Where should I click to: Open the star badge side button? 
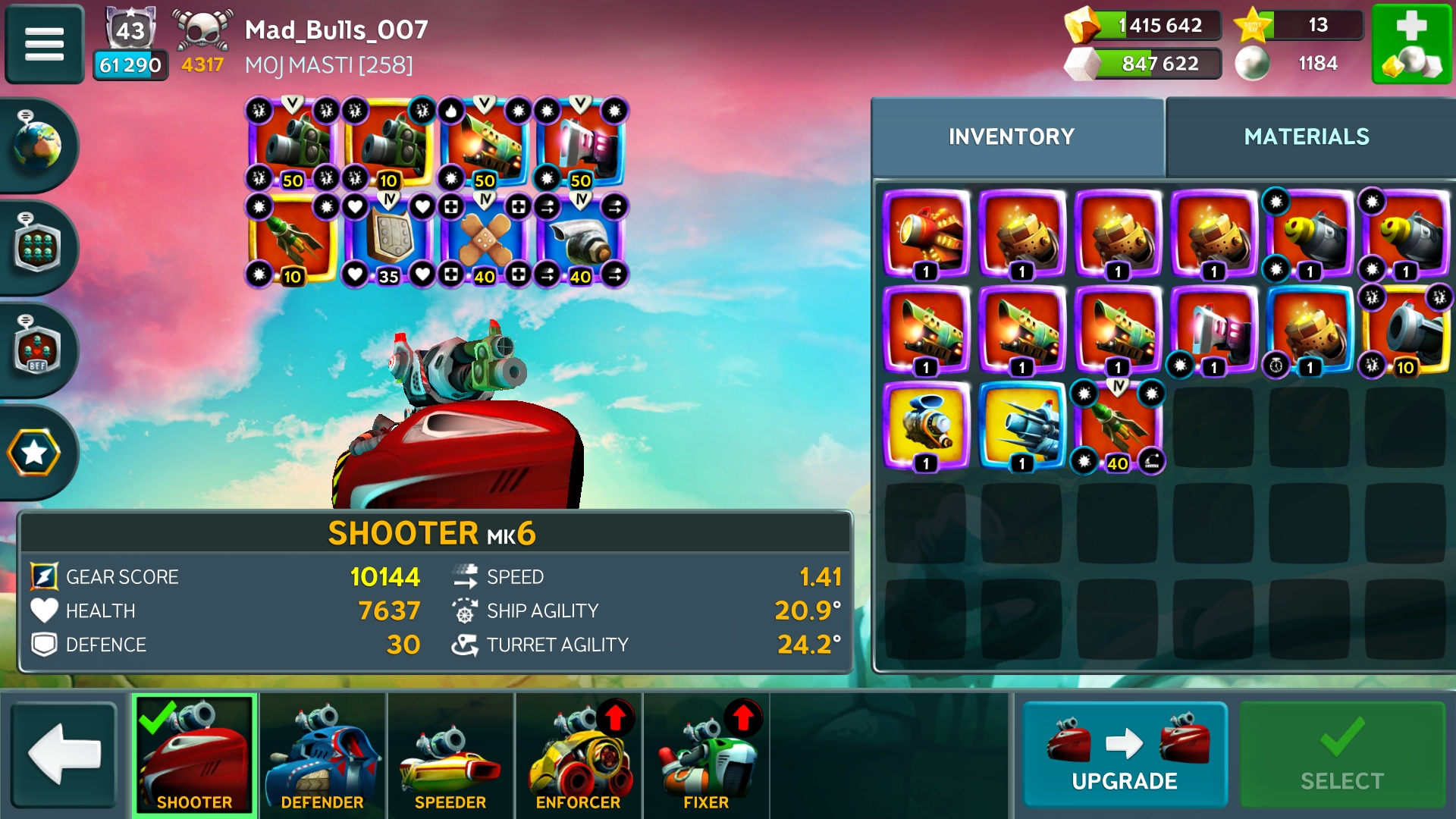35,453
